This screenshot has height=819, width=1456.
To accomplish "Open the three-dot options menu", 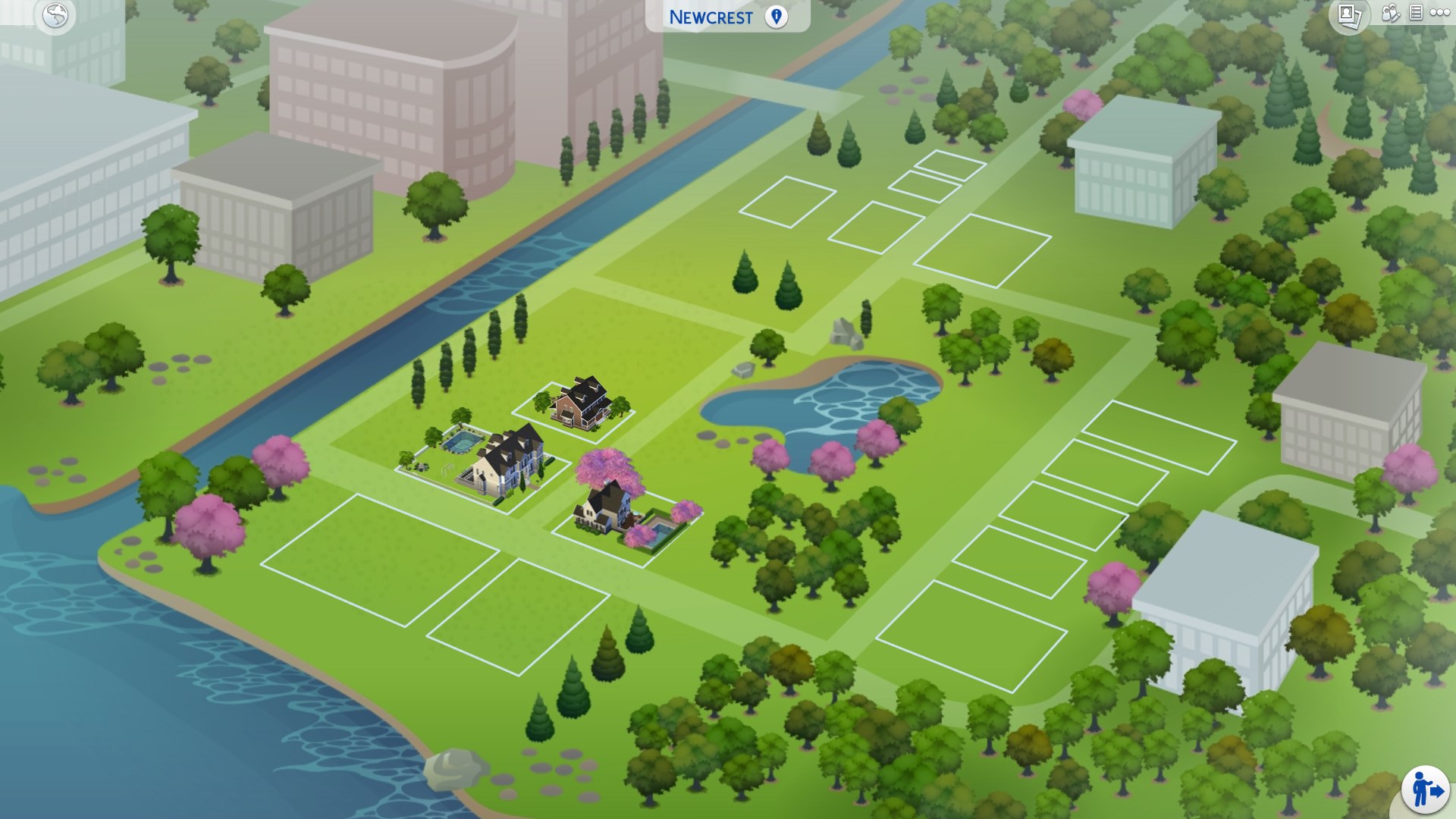I will (x=1439, y=14).
